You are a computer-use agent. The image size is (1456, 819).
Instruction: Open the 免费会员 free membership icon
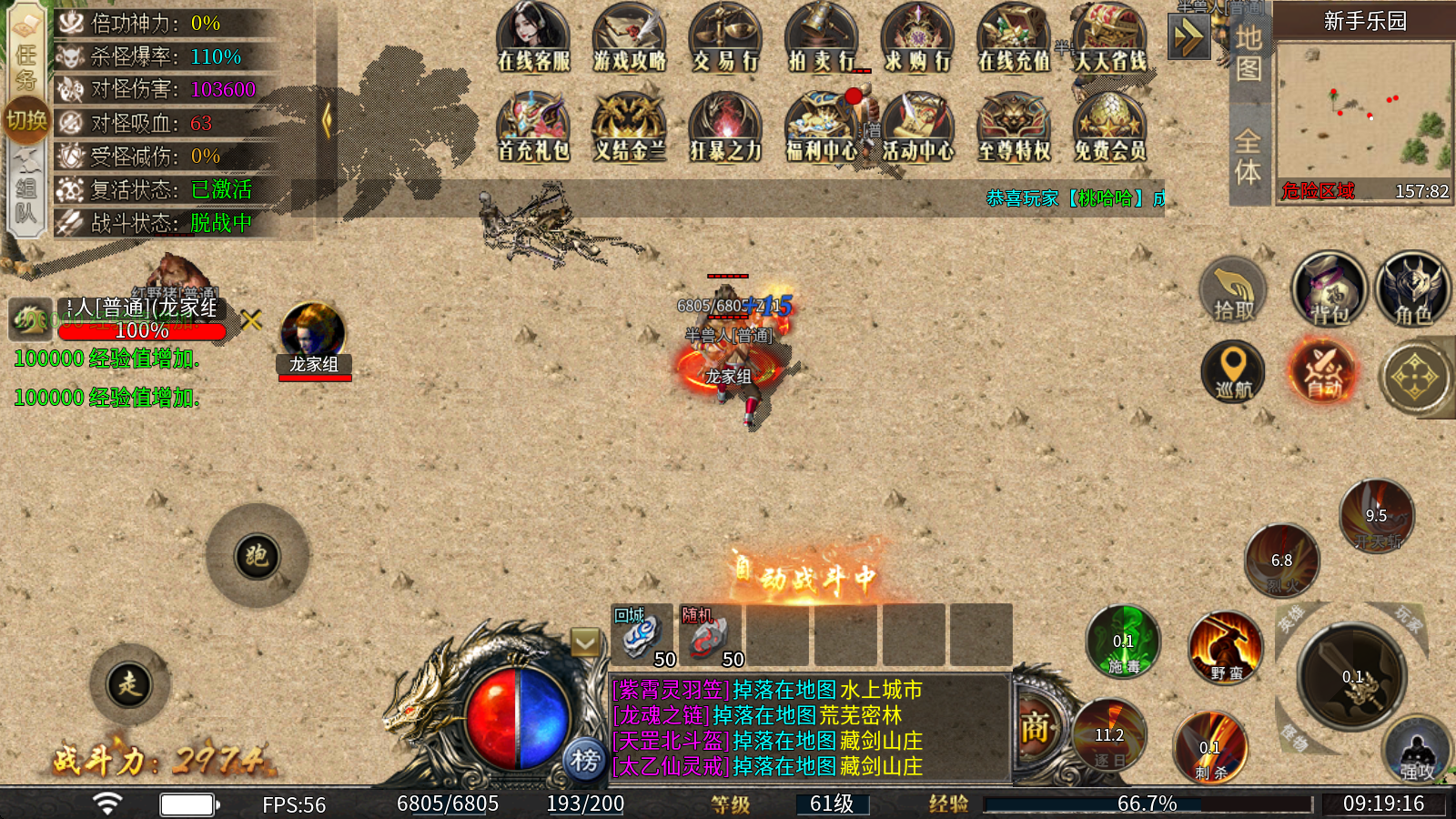pos(1109,127)
